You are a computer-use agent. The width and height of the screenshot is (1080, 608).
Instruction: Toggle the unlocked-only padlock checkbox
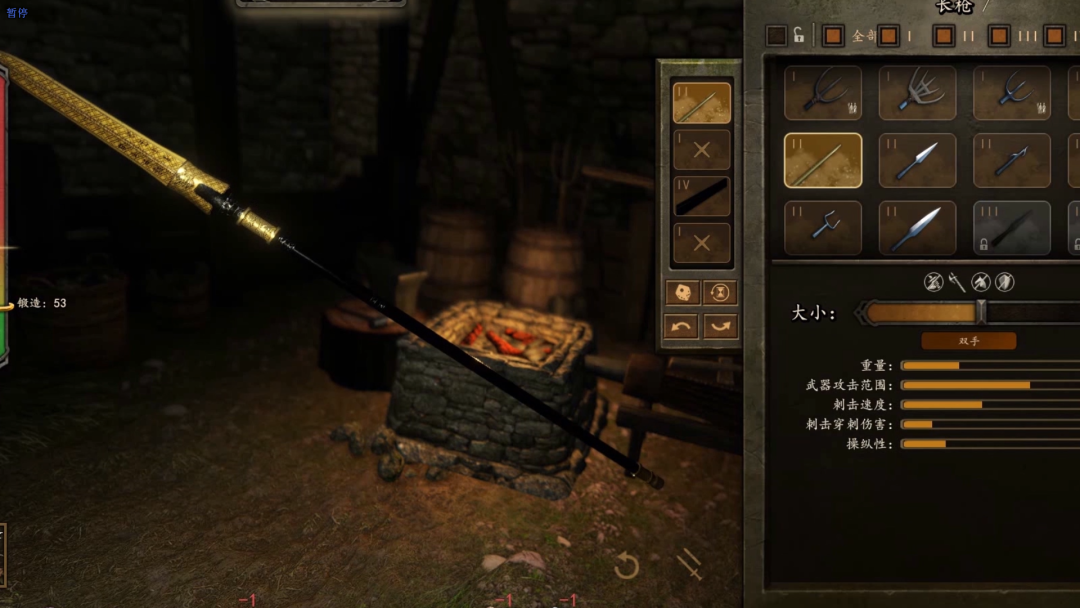[777, 36]
